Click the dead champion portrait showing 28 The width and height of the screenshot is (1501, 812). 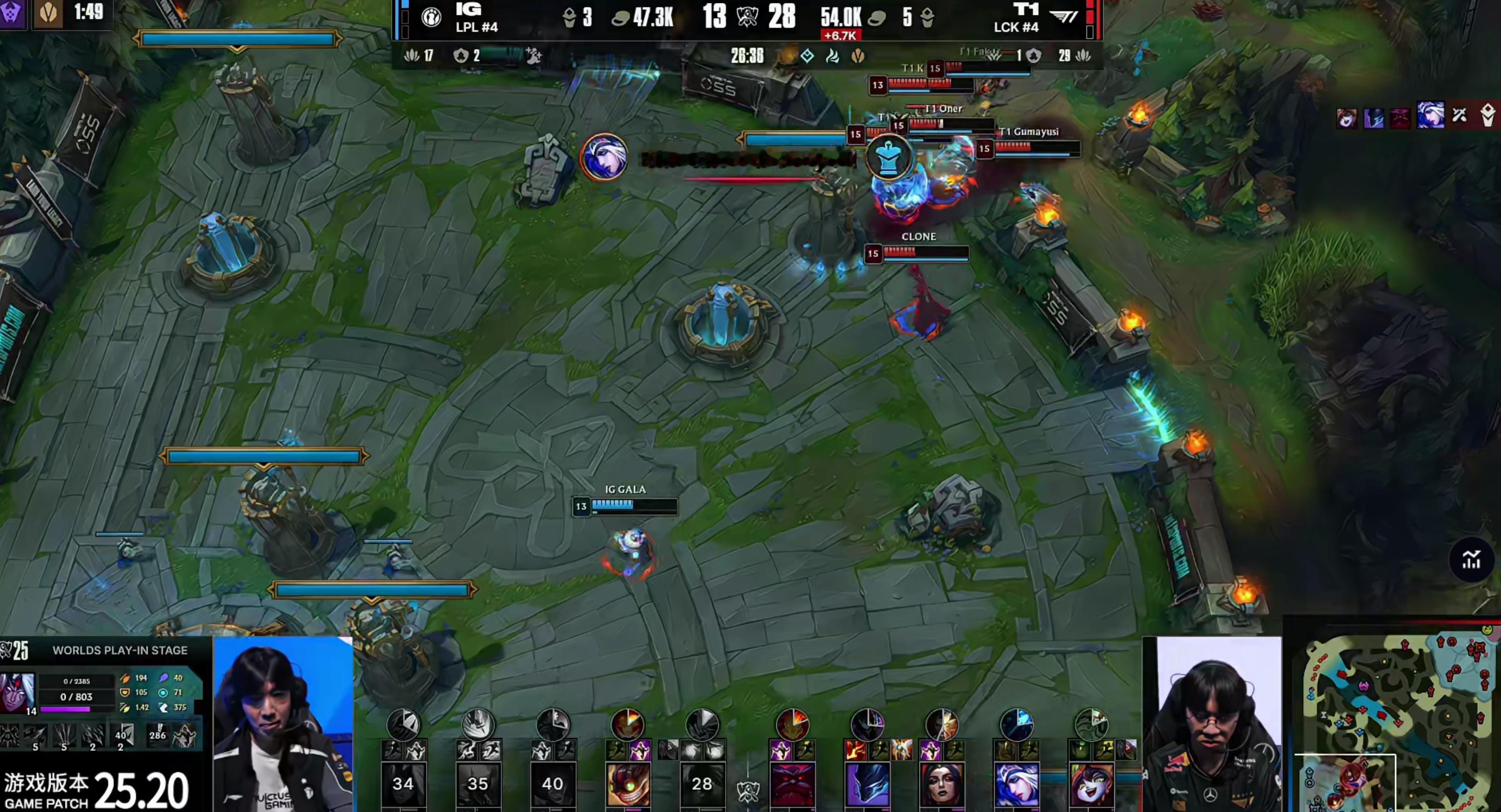point(702,784)
